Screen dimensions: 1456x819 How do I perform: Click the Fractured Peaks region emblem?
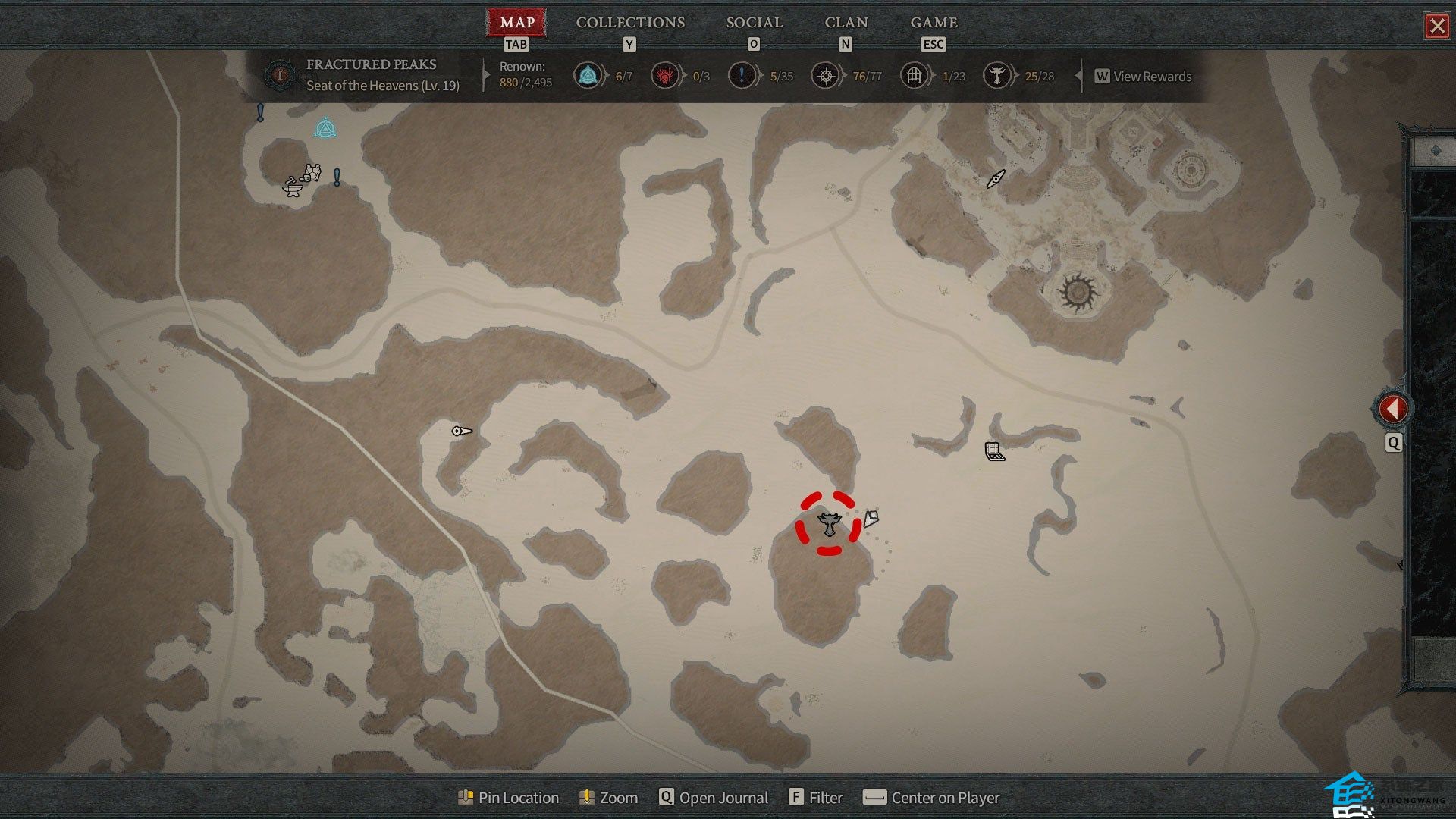[x=281, y=75]
